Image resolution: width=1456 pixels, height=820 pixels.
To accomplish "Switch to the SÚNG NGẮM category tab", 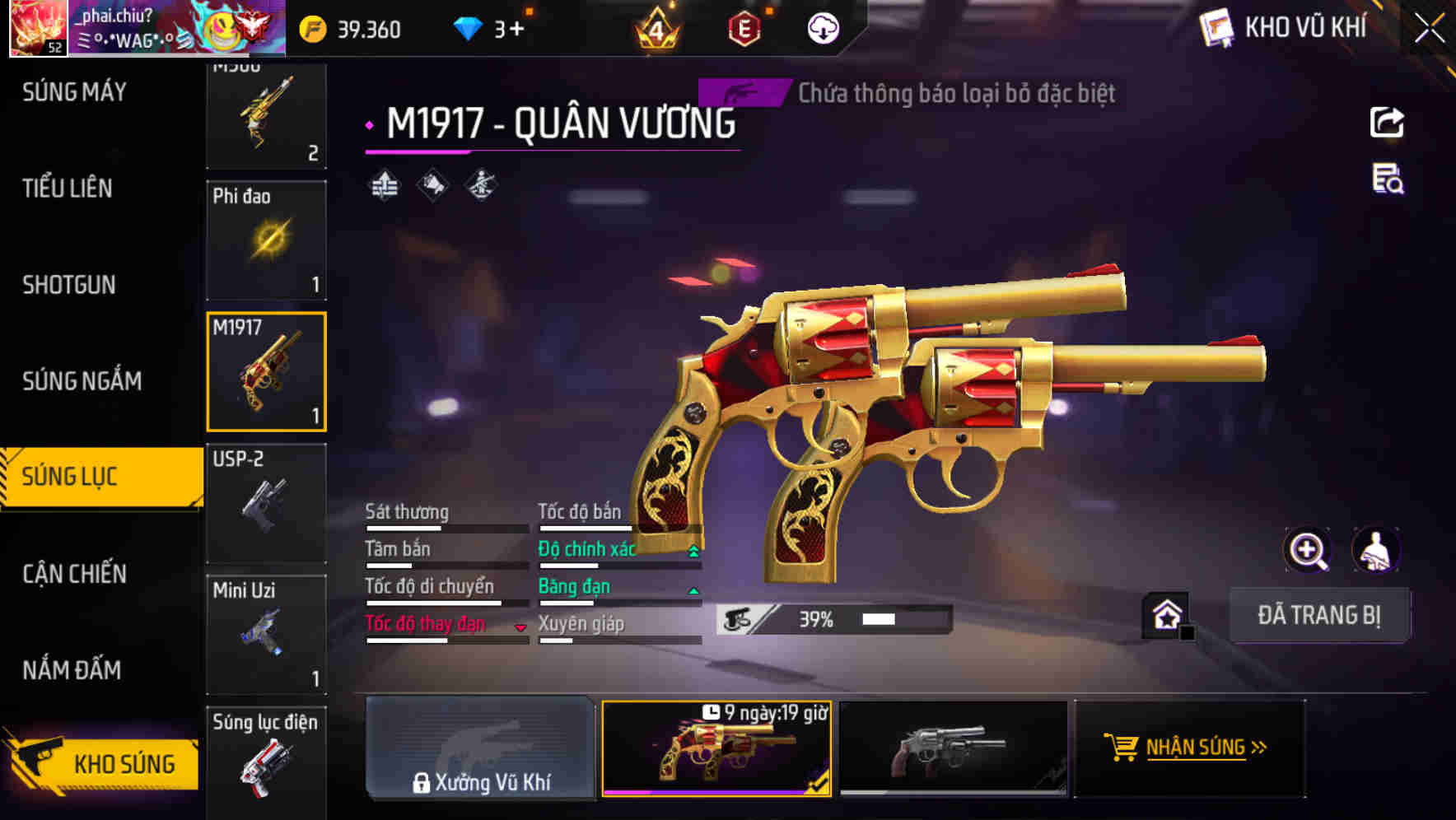I will (83, 381).
